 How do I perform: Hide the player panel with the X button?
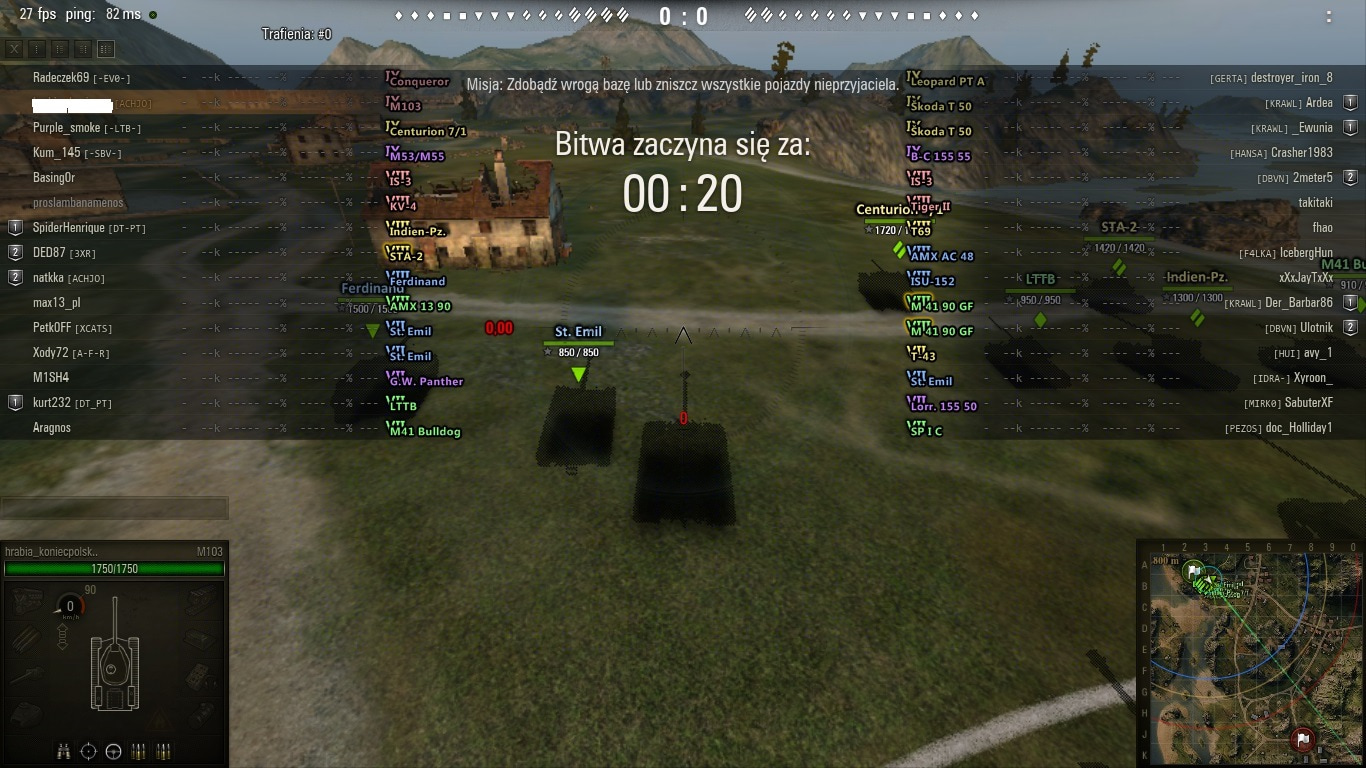[x=14, y=49]
